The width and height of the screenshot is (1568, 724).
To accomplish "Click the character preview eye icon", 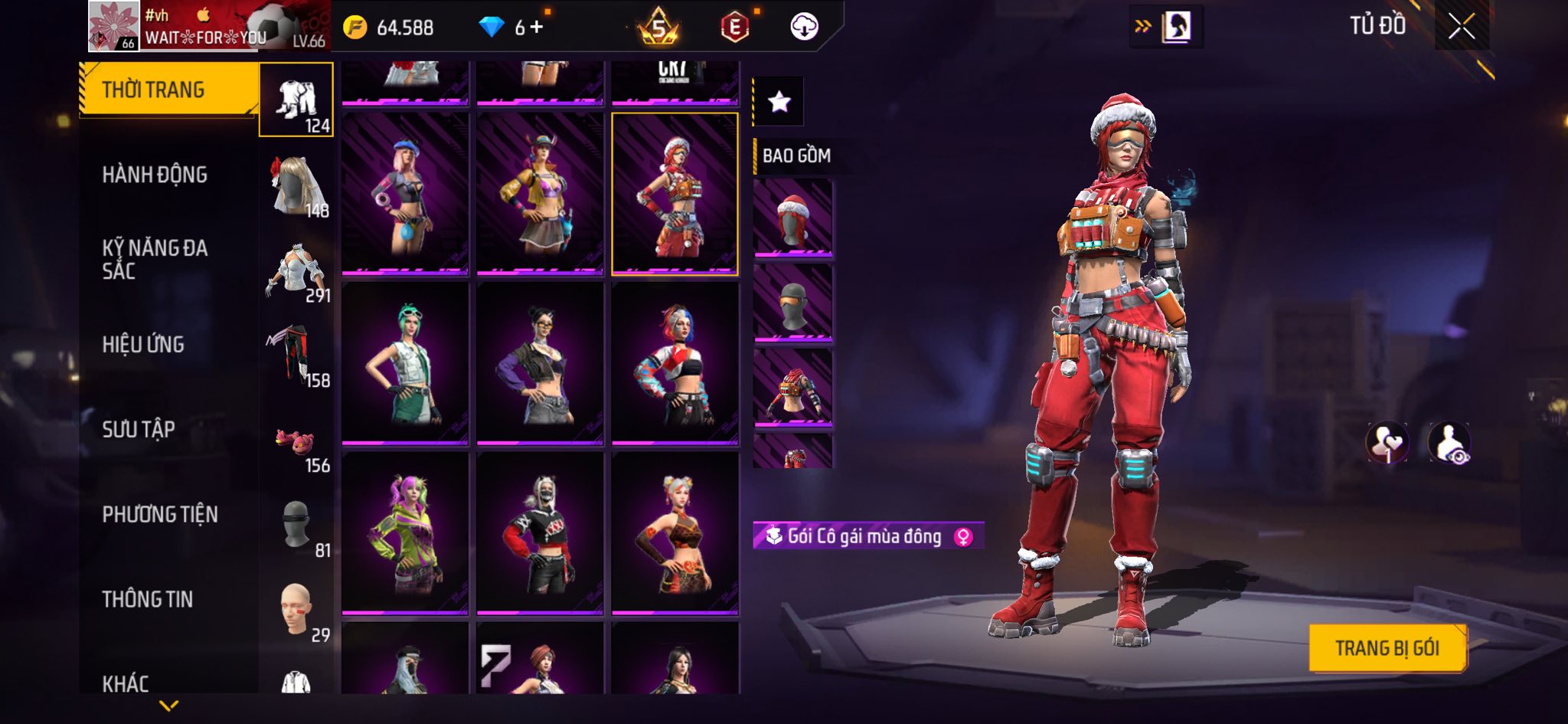I will [1449, 443].
